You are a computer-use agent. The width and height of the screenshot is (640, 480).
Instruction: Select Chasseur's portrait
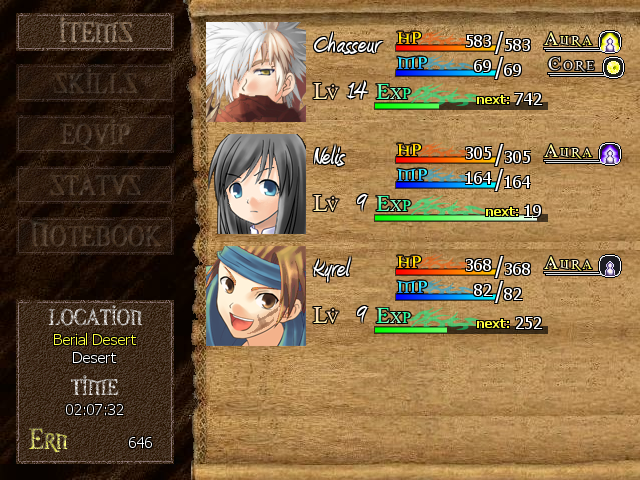pyautogui.click(x=256, y=72)
